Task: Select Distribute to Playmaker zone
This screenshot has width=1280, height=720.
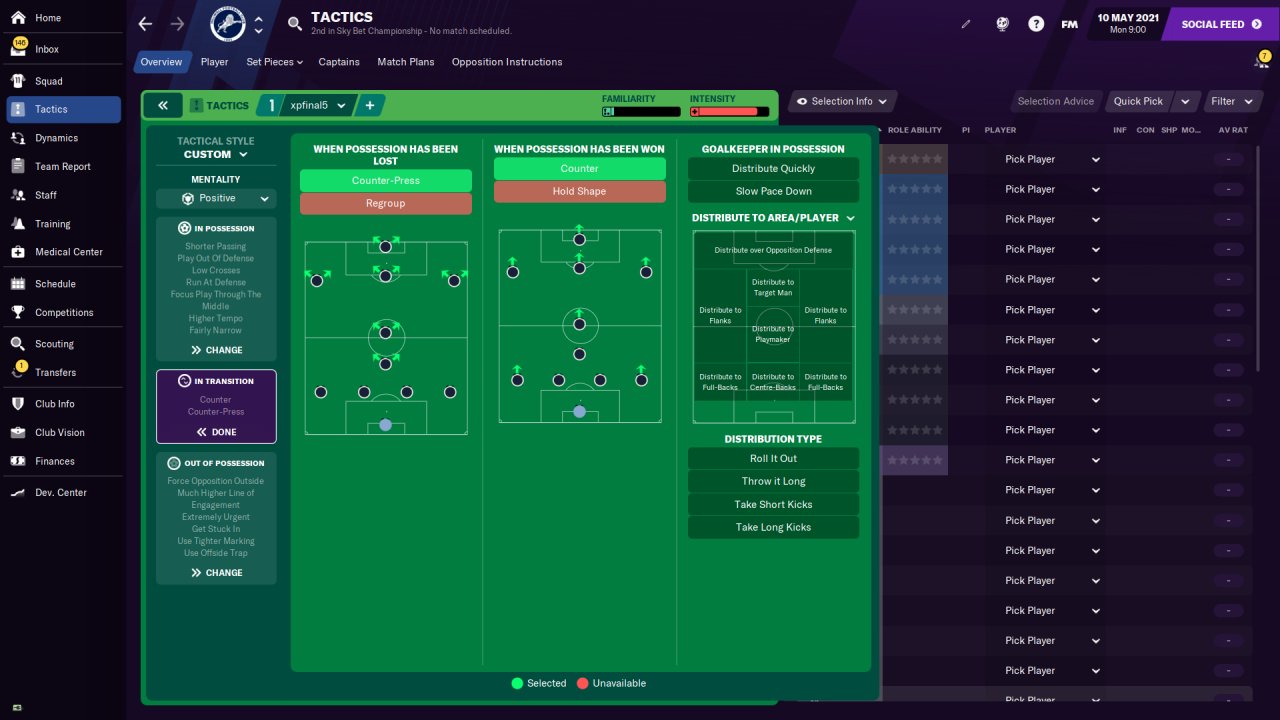Action: [773, 334]
